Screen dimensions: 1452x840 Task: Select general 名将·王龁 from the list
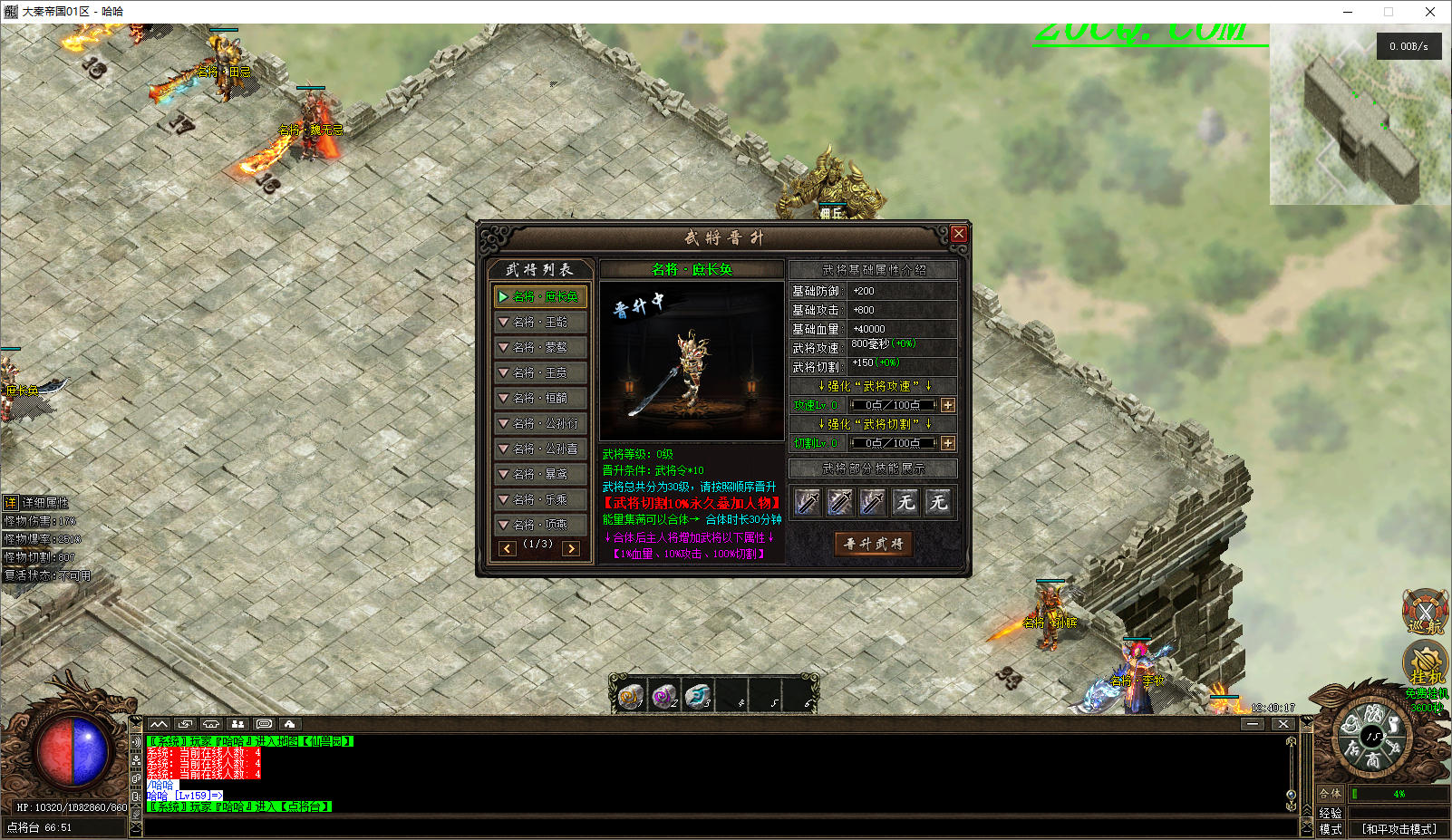[x=541, y=322]
